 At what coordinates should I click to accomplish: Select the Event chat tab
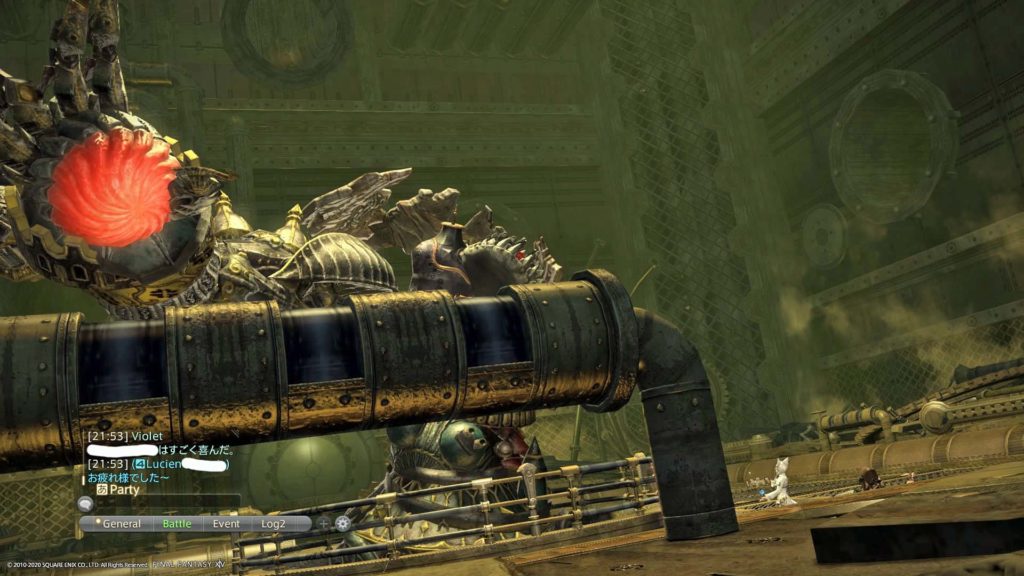[226, 523]
